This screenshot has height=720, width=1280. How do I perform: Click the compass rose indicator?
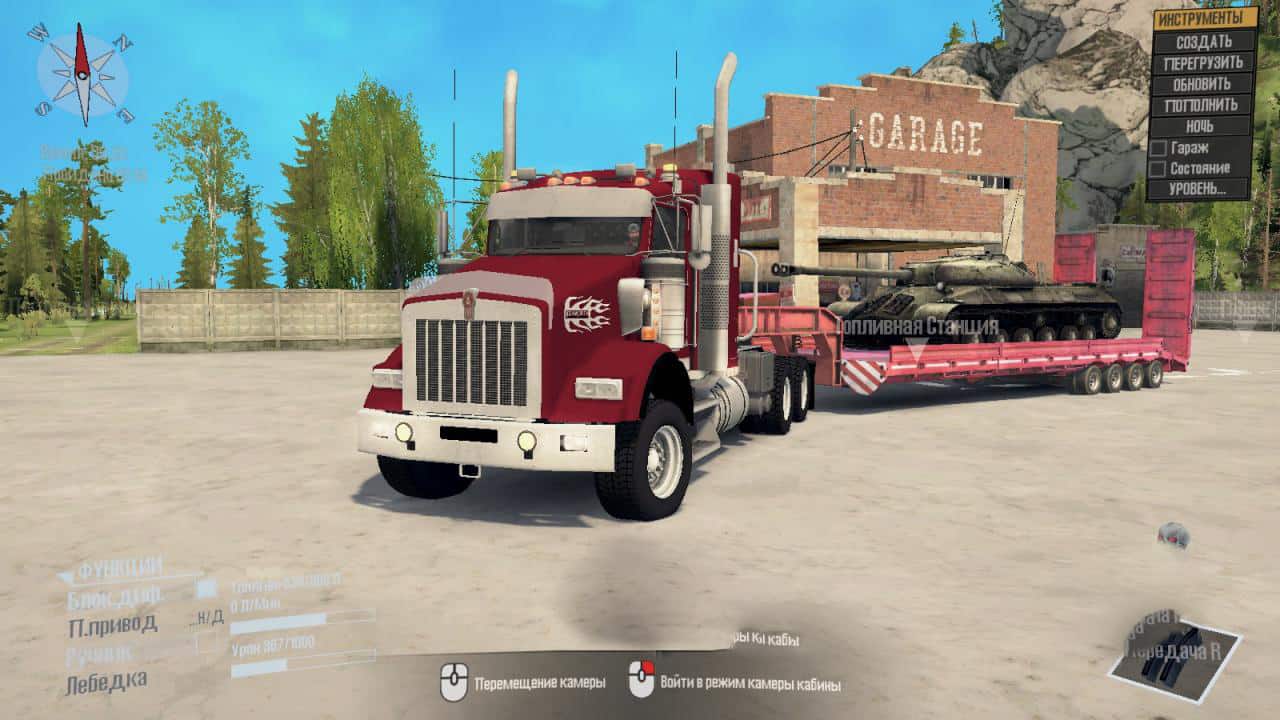(x=83, y=75)
